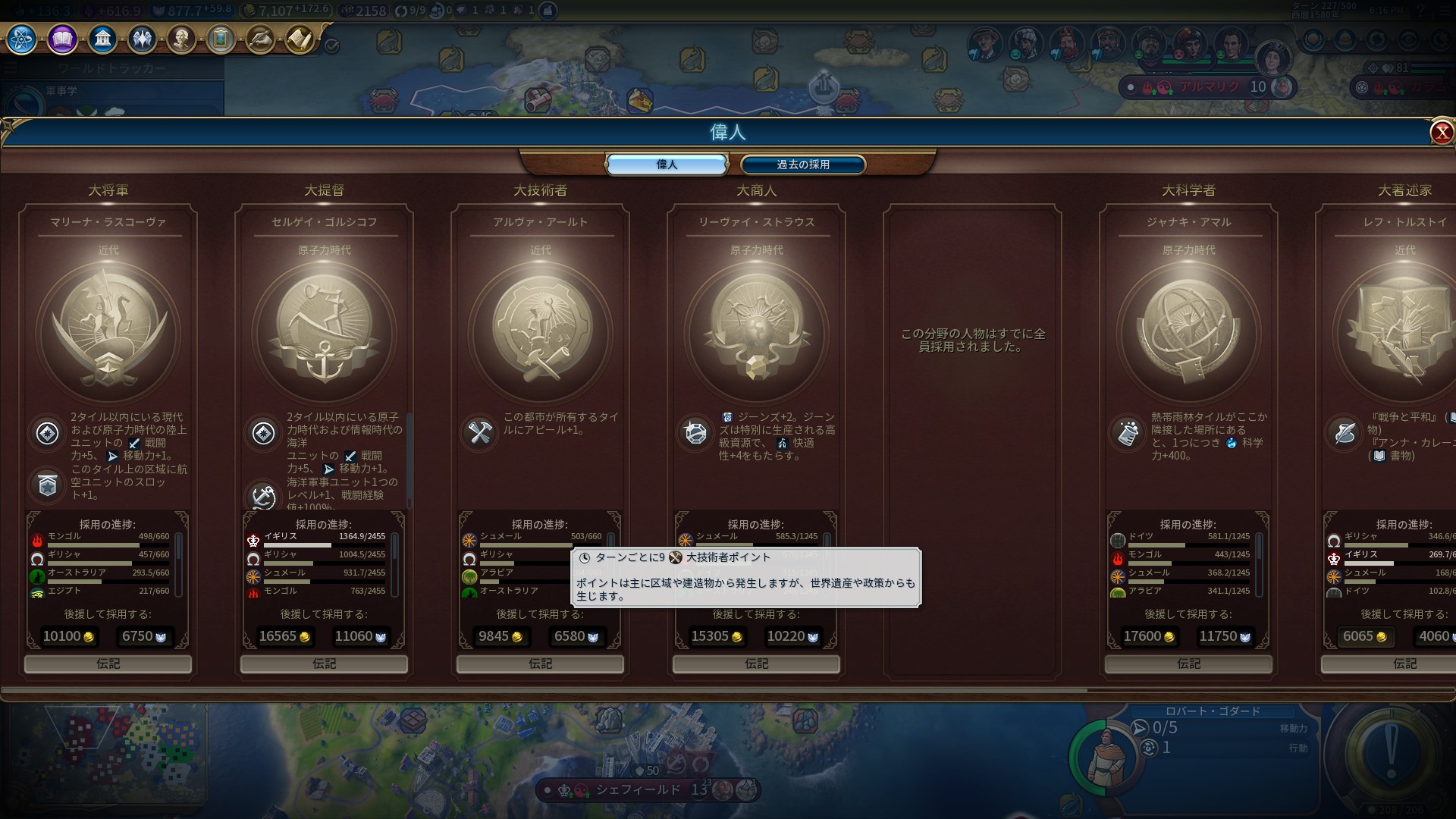The image size is (1456, 819).
Task: Open the civics tree purple book icon
Action: tap(62, 39)
